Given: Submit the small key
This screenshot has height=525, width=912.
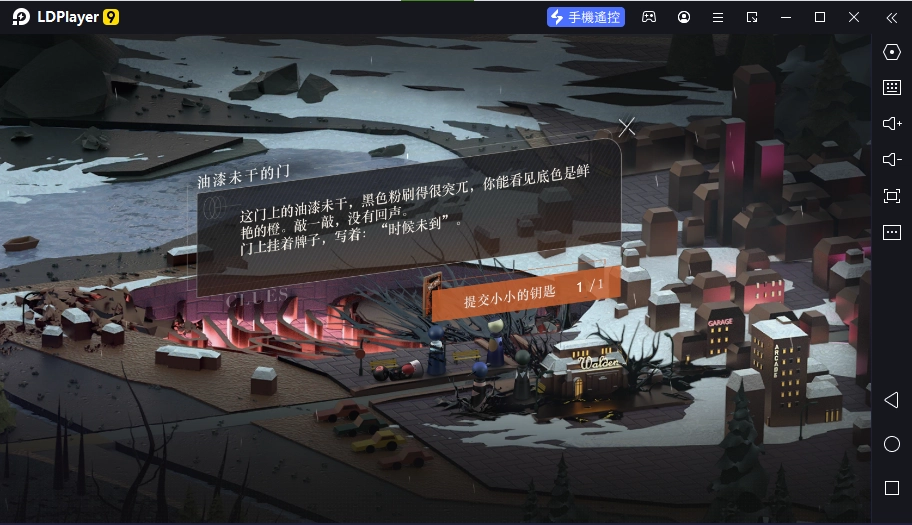Looking at the screenshot, I should (x=519, y=290).
